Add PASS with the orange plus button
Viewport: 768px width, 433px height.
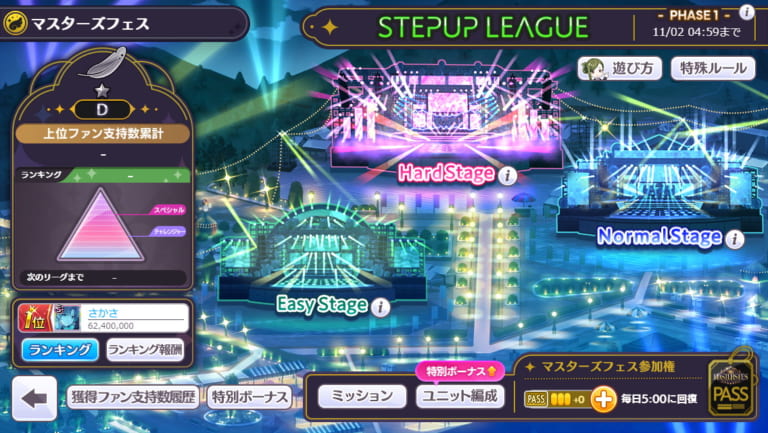(x=603, y=400)
